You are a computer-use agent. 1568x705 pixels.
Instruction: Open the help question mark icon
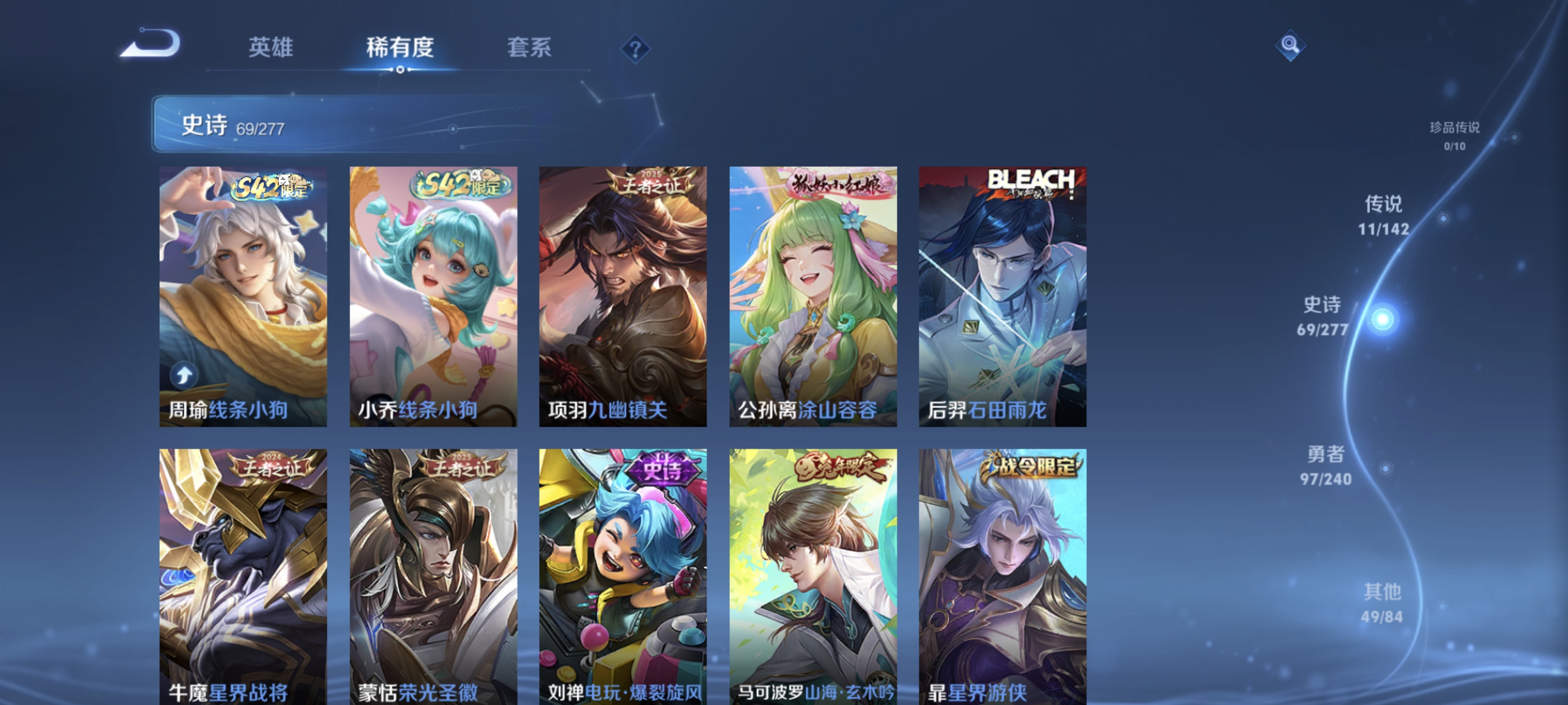[635, 48]
